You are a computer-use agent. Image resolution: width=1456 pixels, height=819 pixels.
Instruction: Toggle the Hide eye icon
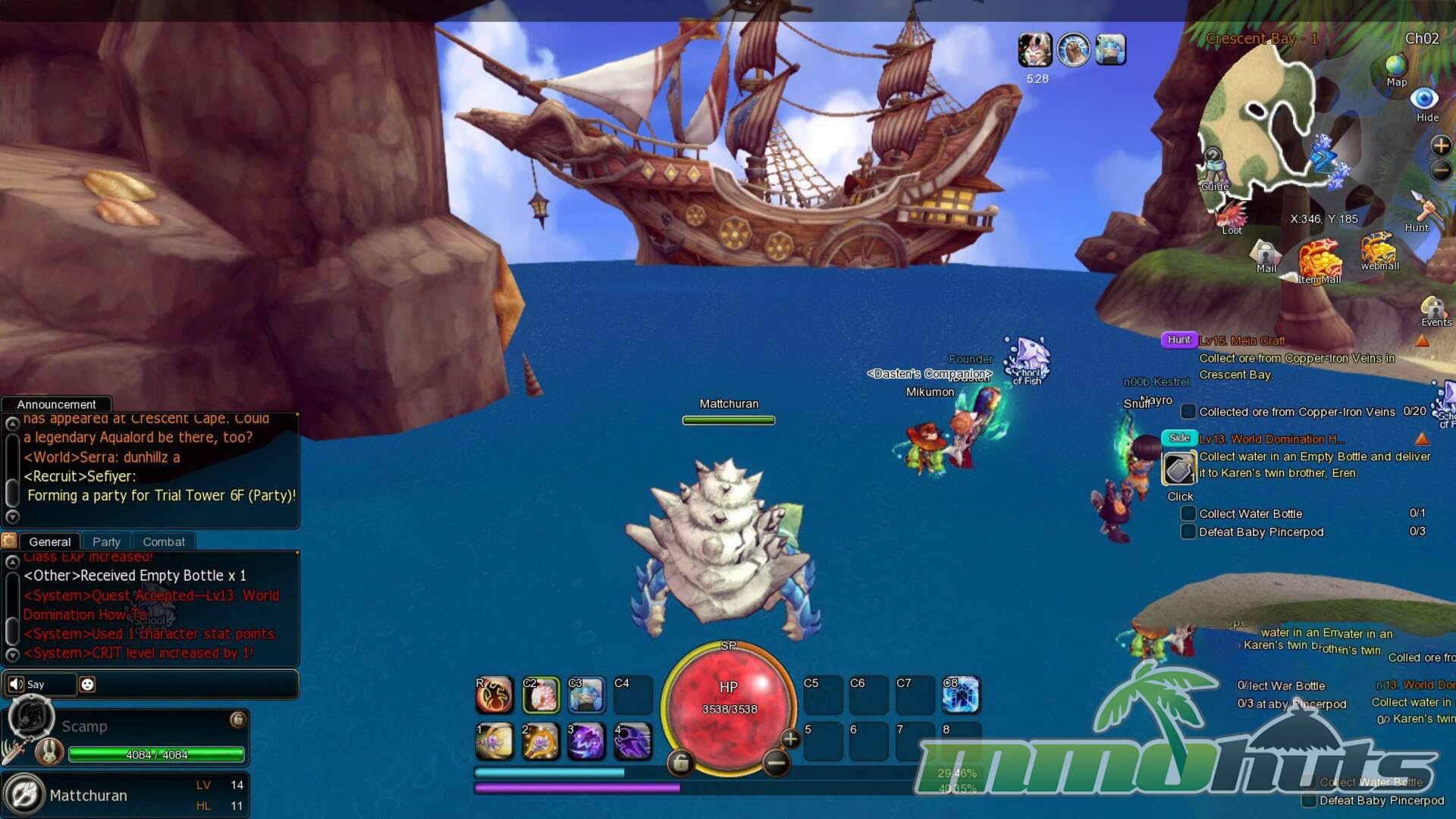click(1424, 100)
